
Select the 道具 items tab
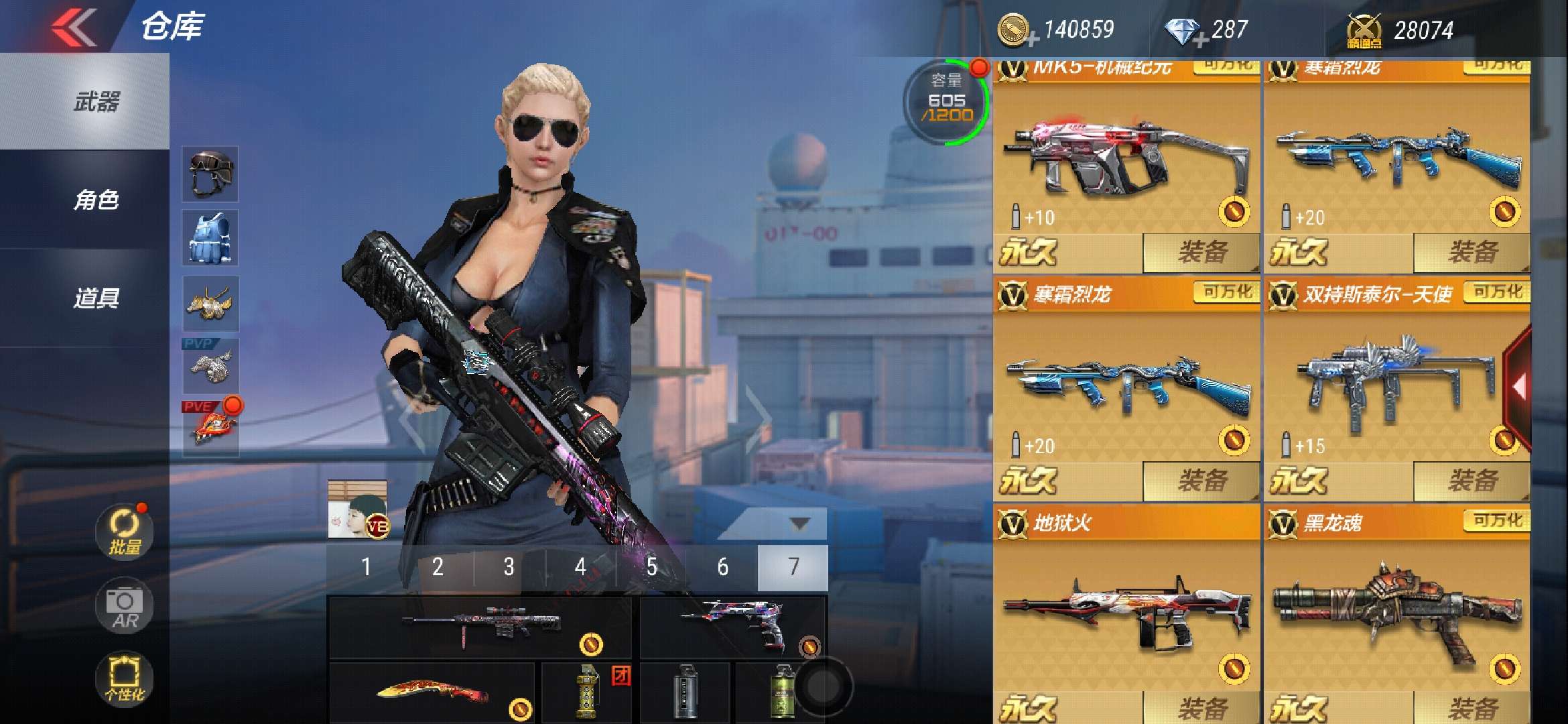pyautogui.click(x=96, y=298)
